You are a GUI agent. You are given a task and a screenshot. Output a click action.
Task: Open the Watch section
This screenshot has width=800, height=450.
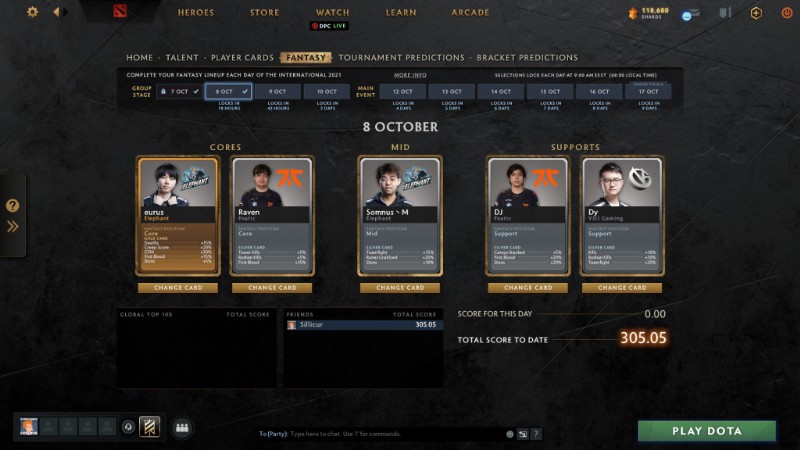333,13
